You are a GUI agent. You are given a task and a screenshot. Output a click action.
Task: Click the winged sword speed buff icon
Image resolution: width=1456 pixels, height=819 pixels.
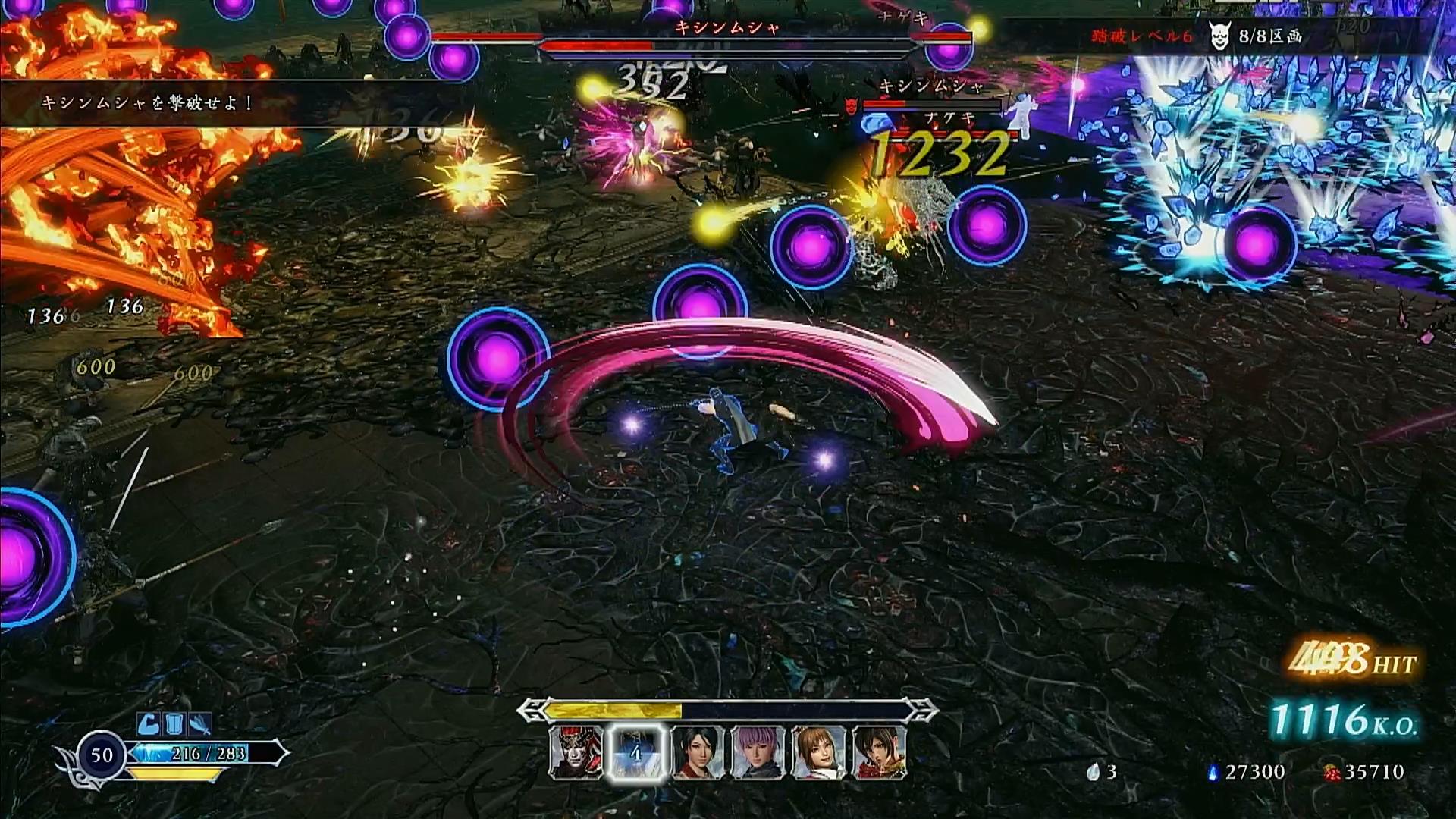pos(199,724)
